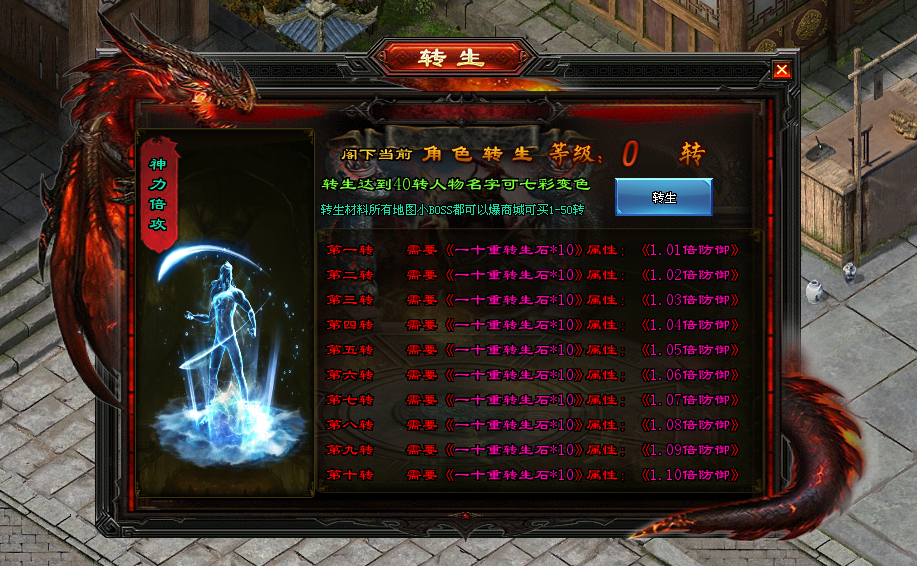Image resolution: width=917 pixels, height=566 pixels.
Task: Close the 转生 rebirth window
Action: (x=782, y=70)
